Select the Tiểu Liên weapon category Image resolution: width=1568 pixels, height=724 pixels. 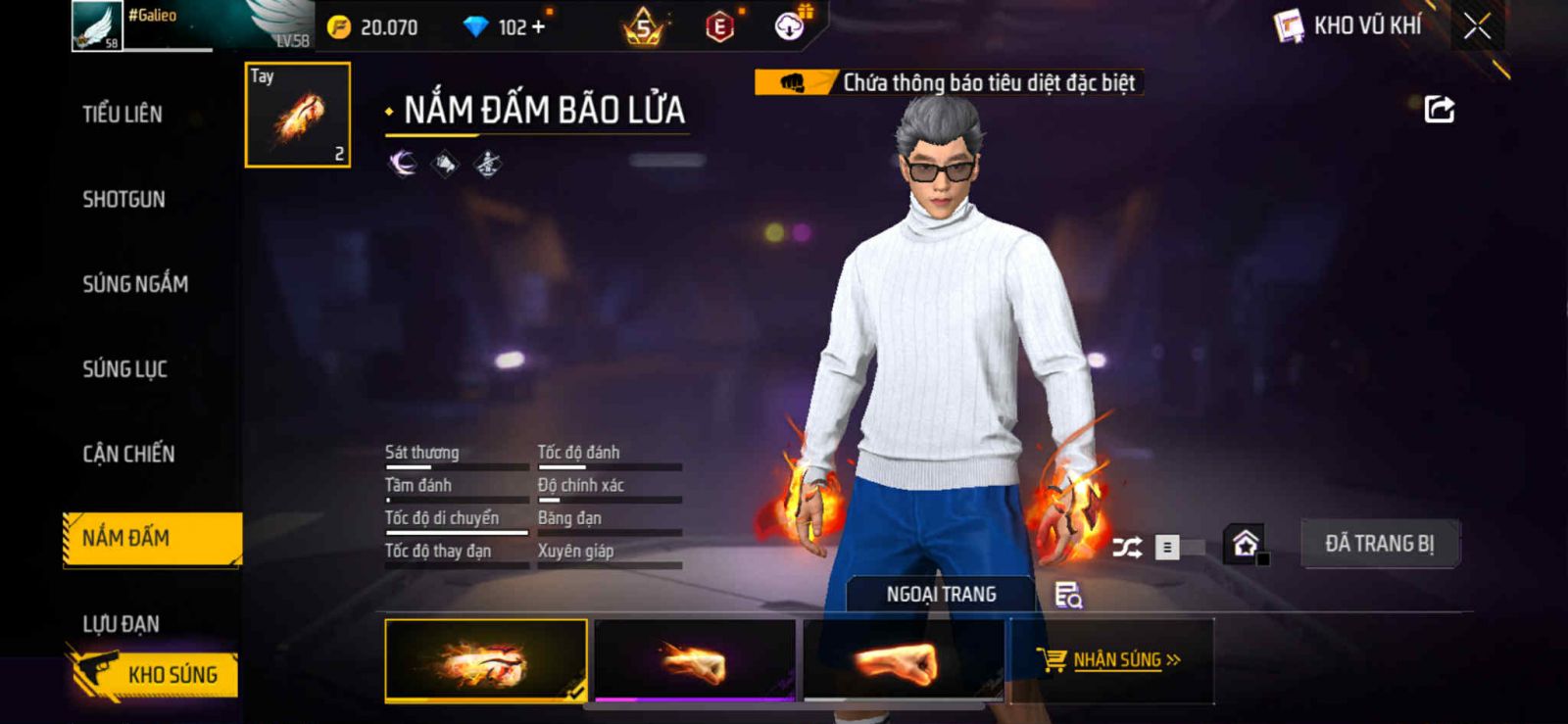(x=122, y=115)
